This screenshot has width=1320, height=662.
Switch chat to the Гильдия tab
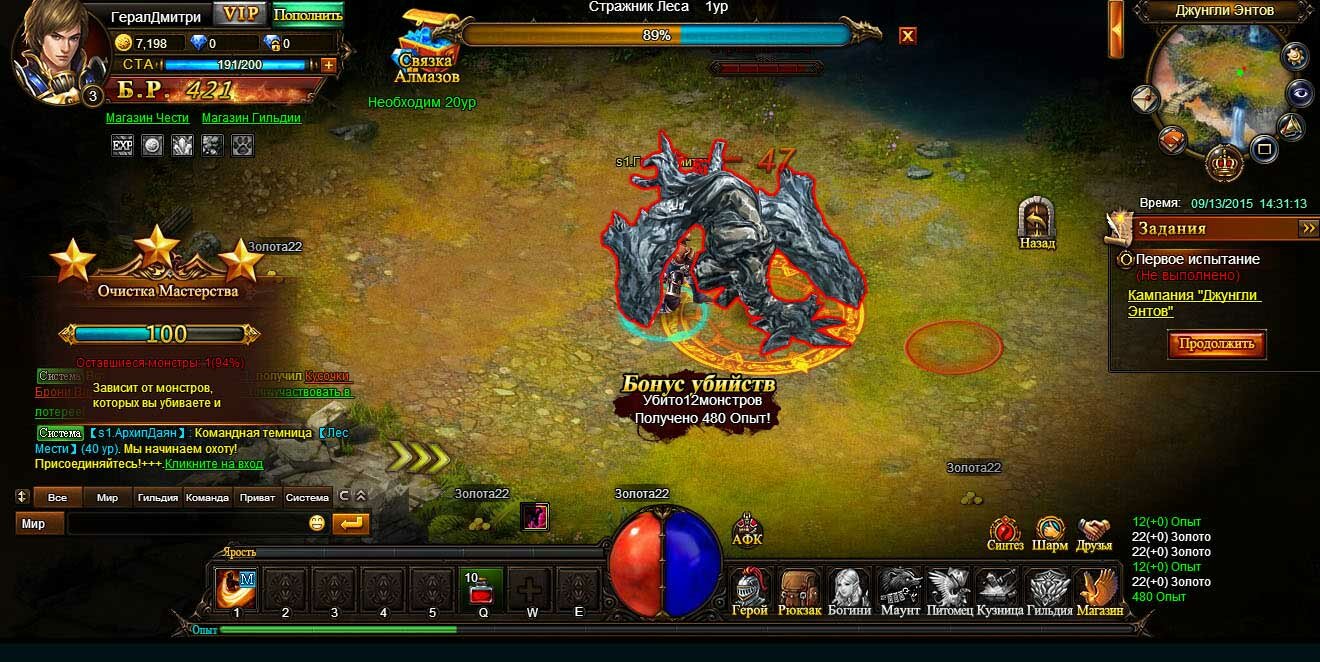[158, 497]
